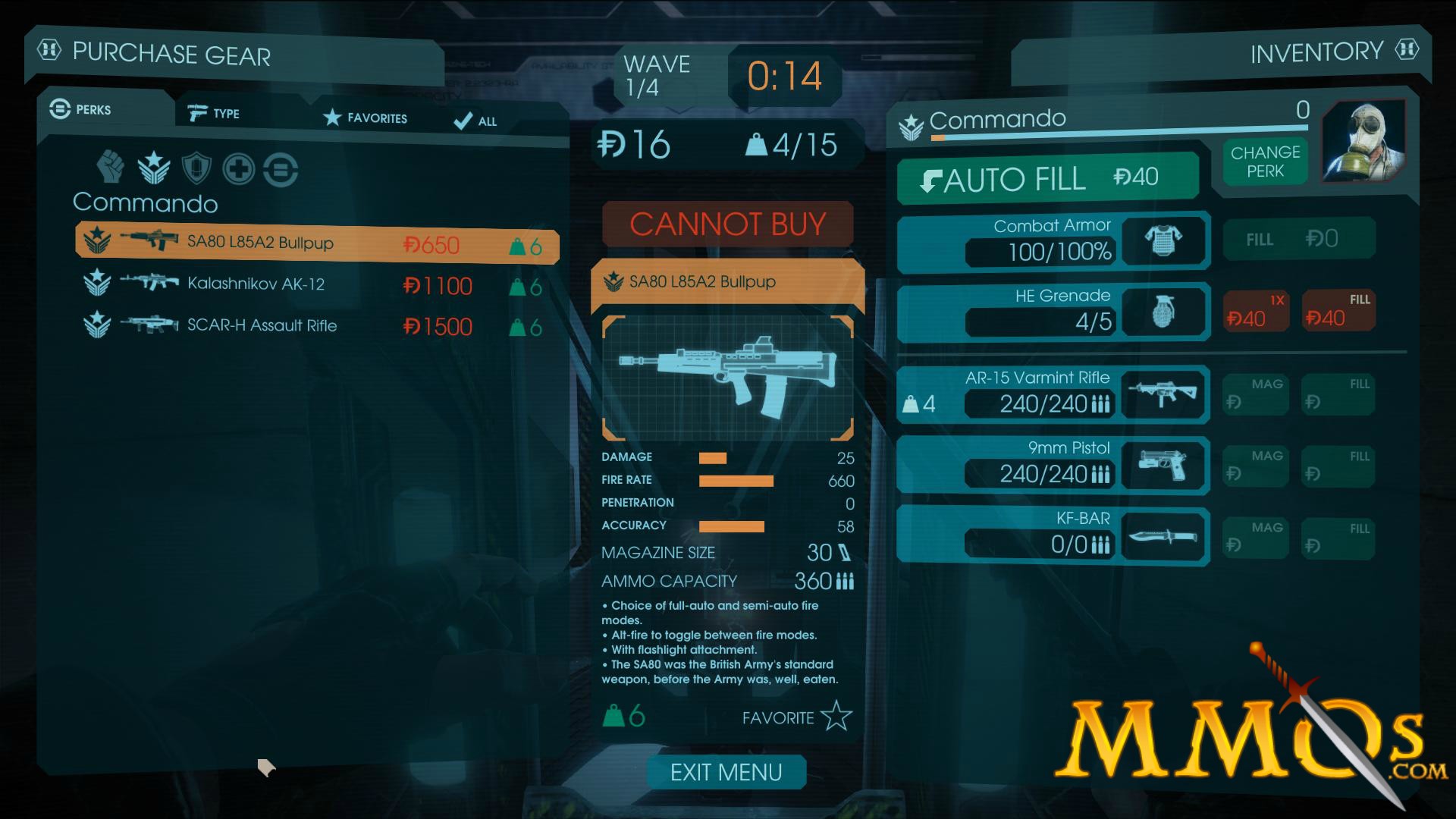Viewport: 1456px width, 819px height.
Task: Choose the shield perk icon
Action: coord(196,168)
